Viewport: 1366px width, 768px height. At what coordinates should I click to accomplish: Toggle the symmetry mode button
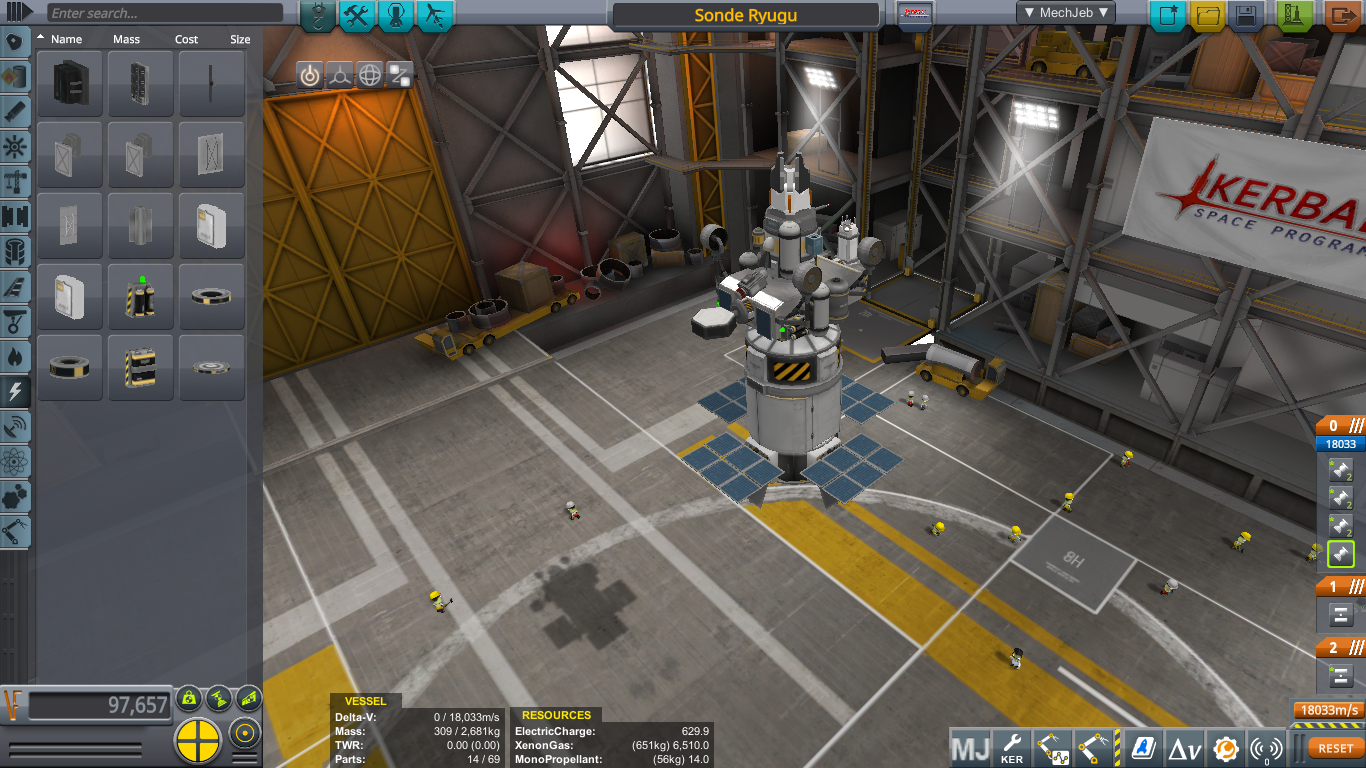(198, 739)
